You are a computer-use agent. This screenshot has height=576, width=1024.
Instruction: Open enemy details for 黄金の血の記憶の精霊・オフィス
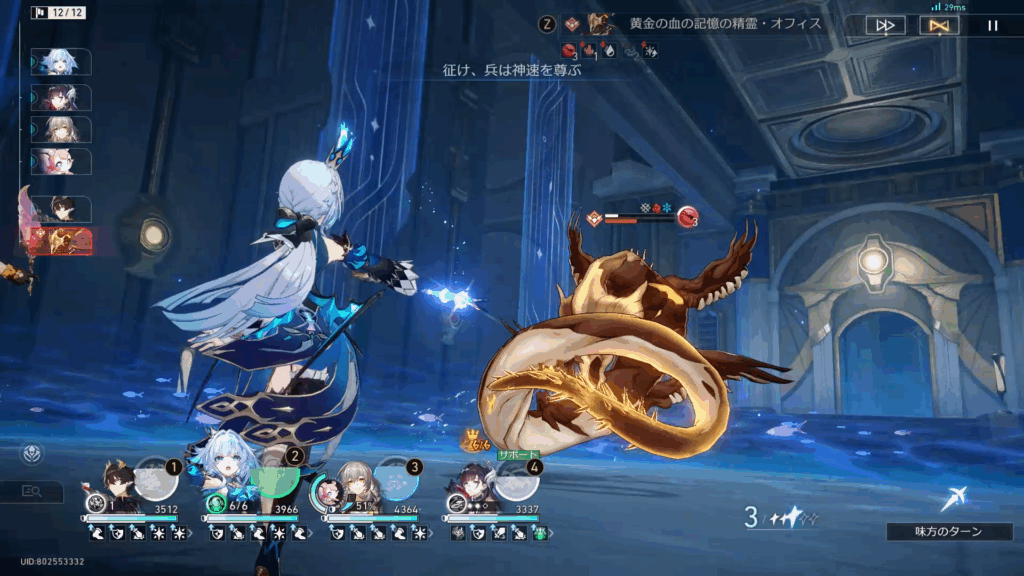tap(602, 23)
